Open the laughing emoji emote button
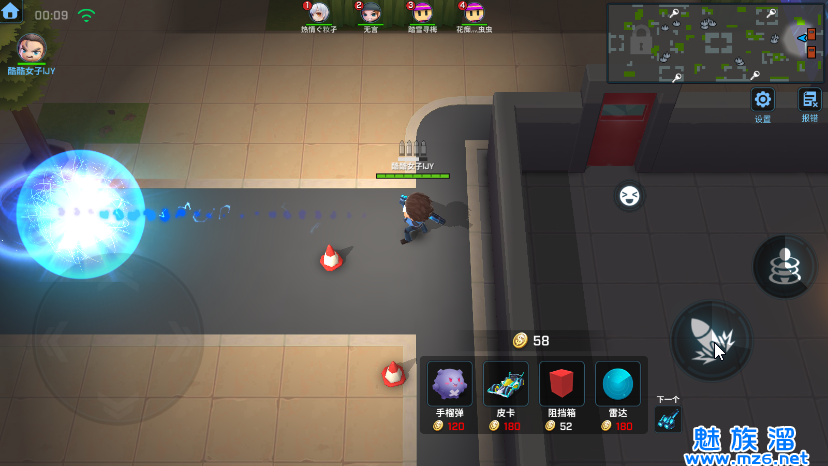 click(629, 194)
